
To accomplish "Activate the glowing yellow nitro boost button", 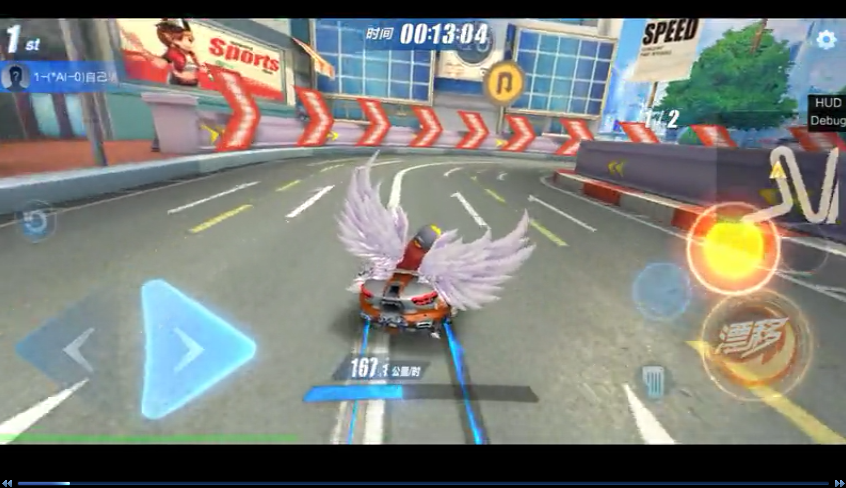I will click(733, 248).
